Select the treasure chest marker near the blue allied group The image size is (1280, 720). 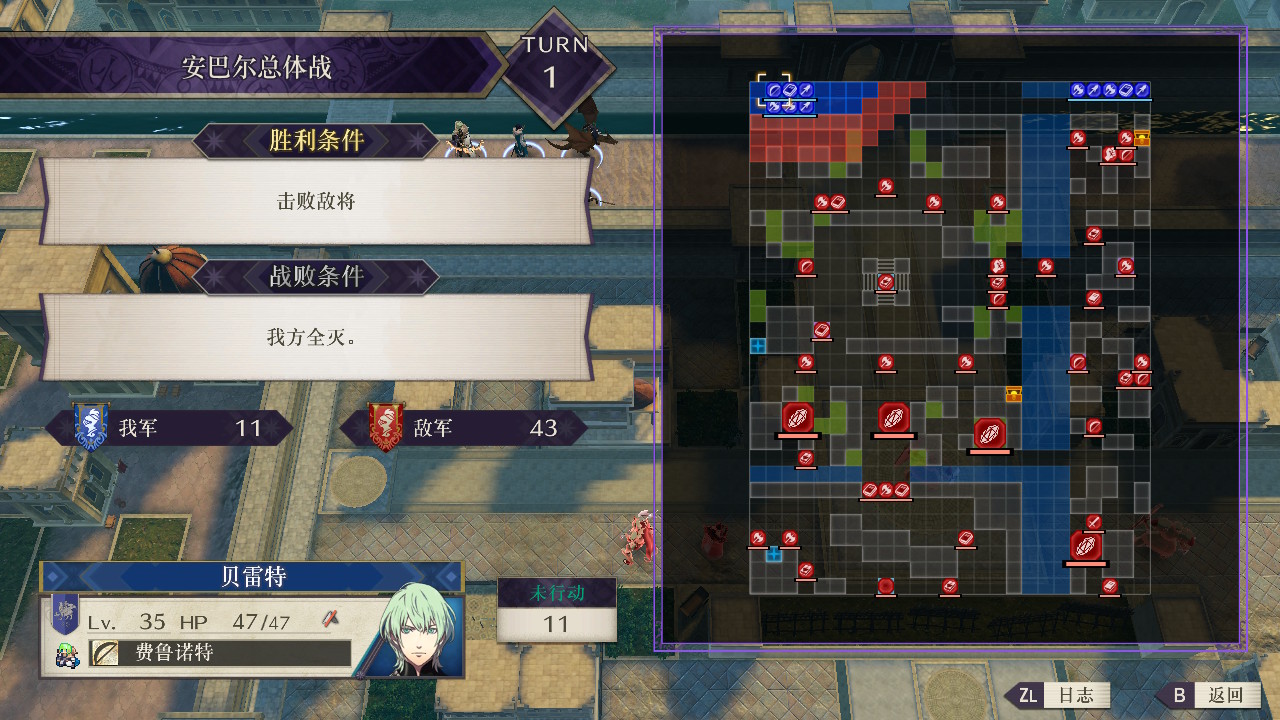tap(1141, 138)
